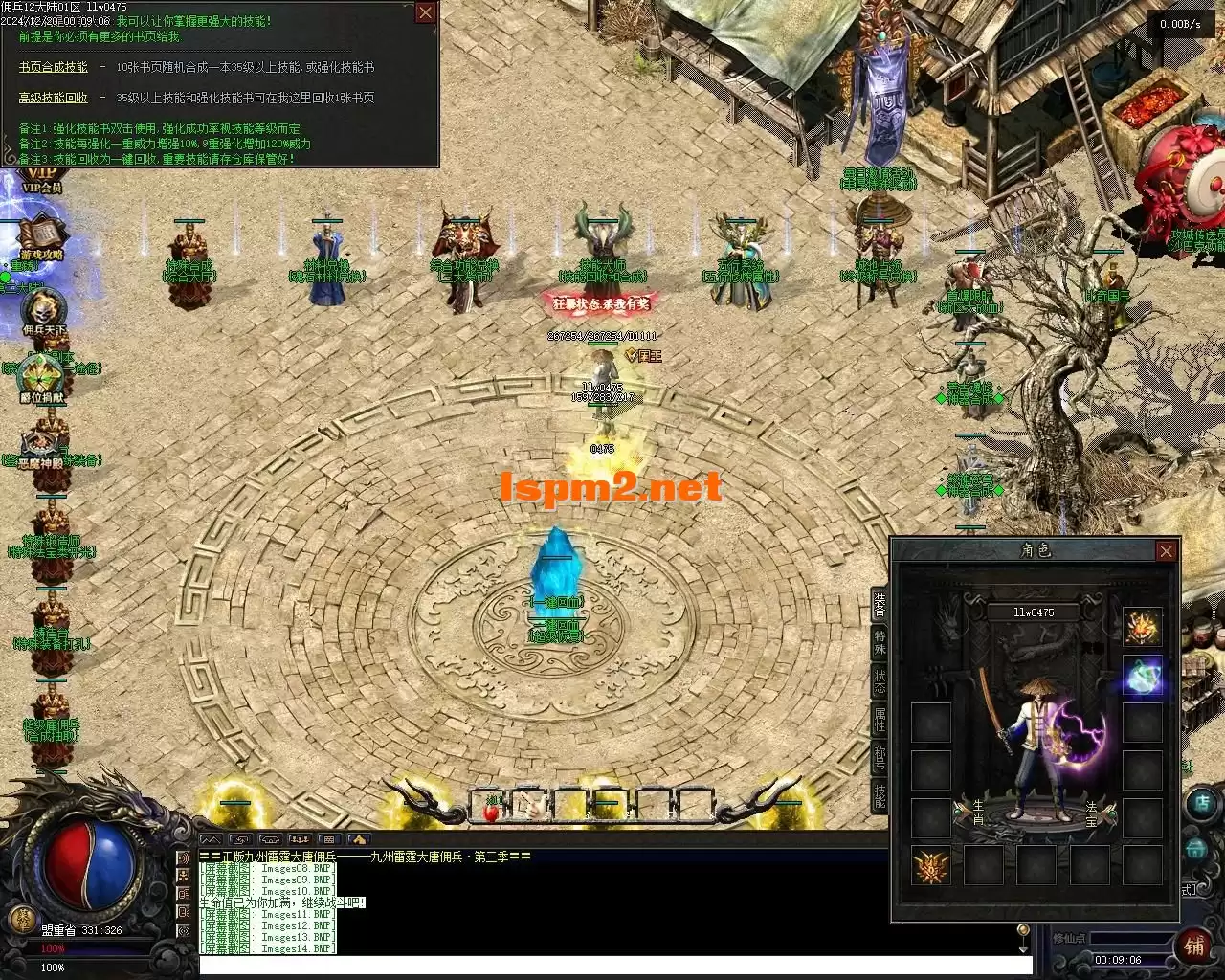1225x980 pixels.
Task: Close the NPC skill dialogue window
Action: pos(425,12)
